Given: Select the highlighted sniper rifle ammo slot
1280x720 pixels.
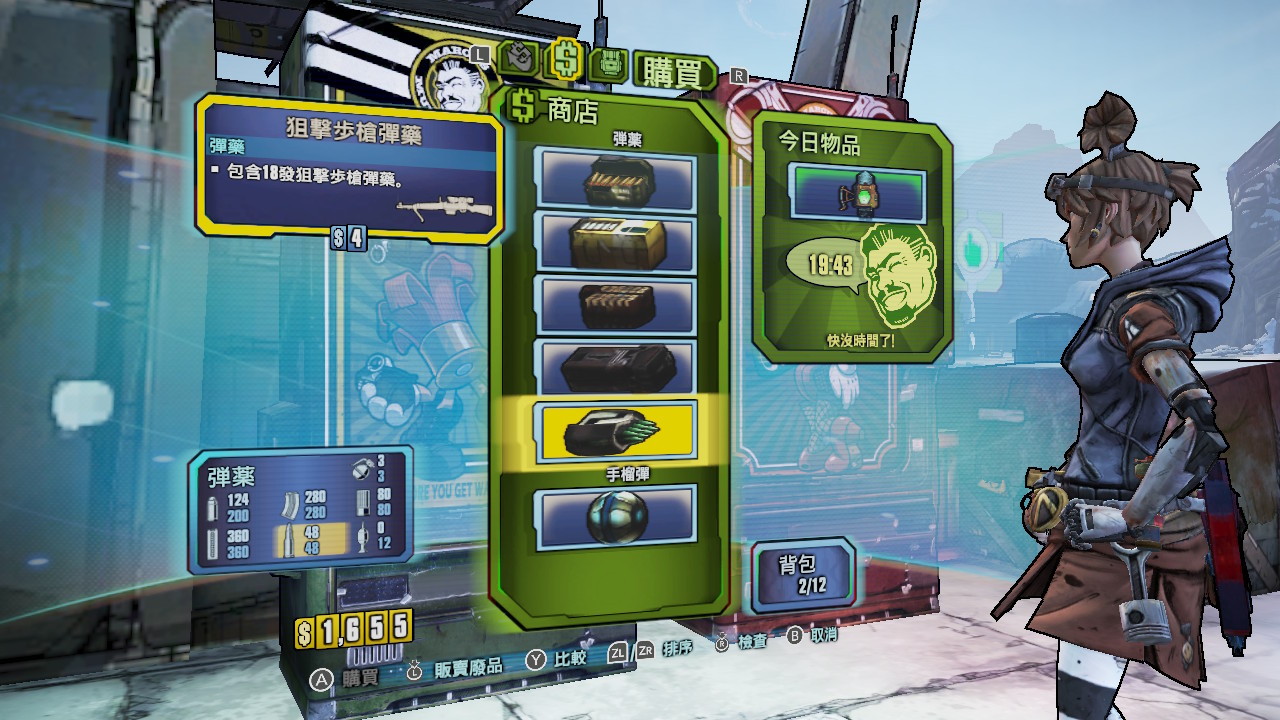Looking at the screenshot, I should pos(615,431).
